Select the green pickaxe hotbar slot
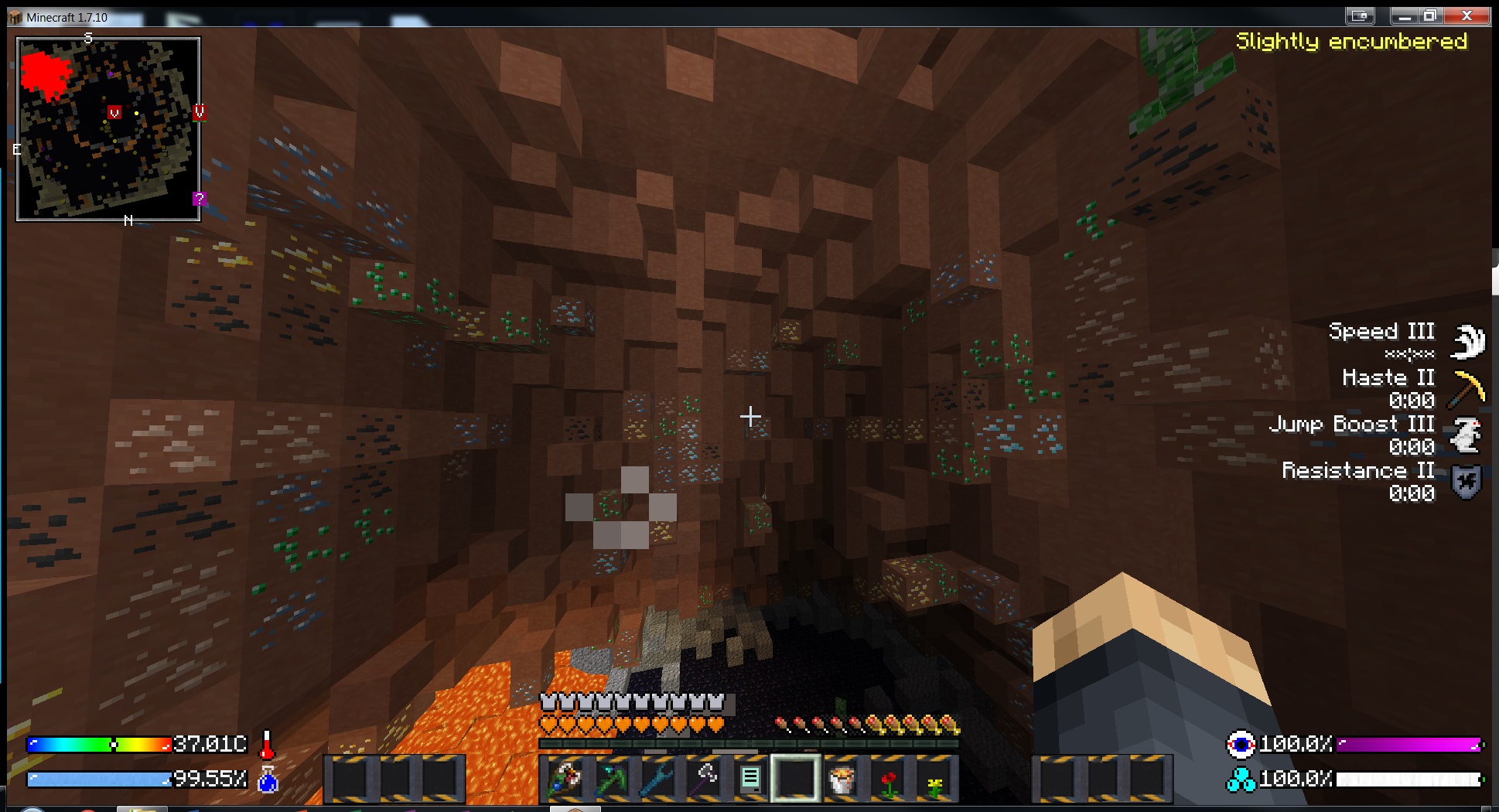Image resolution: width=1499 pixels, height=812 pixels. [611, 778]
